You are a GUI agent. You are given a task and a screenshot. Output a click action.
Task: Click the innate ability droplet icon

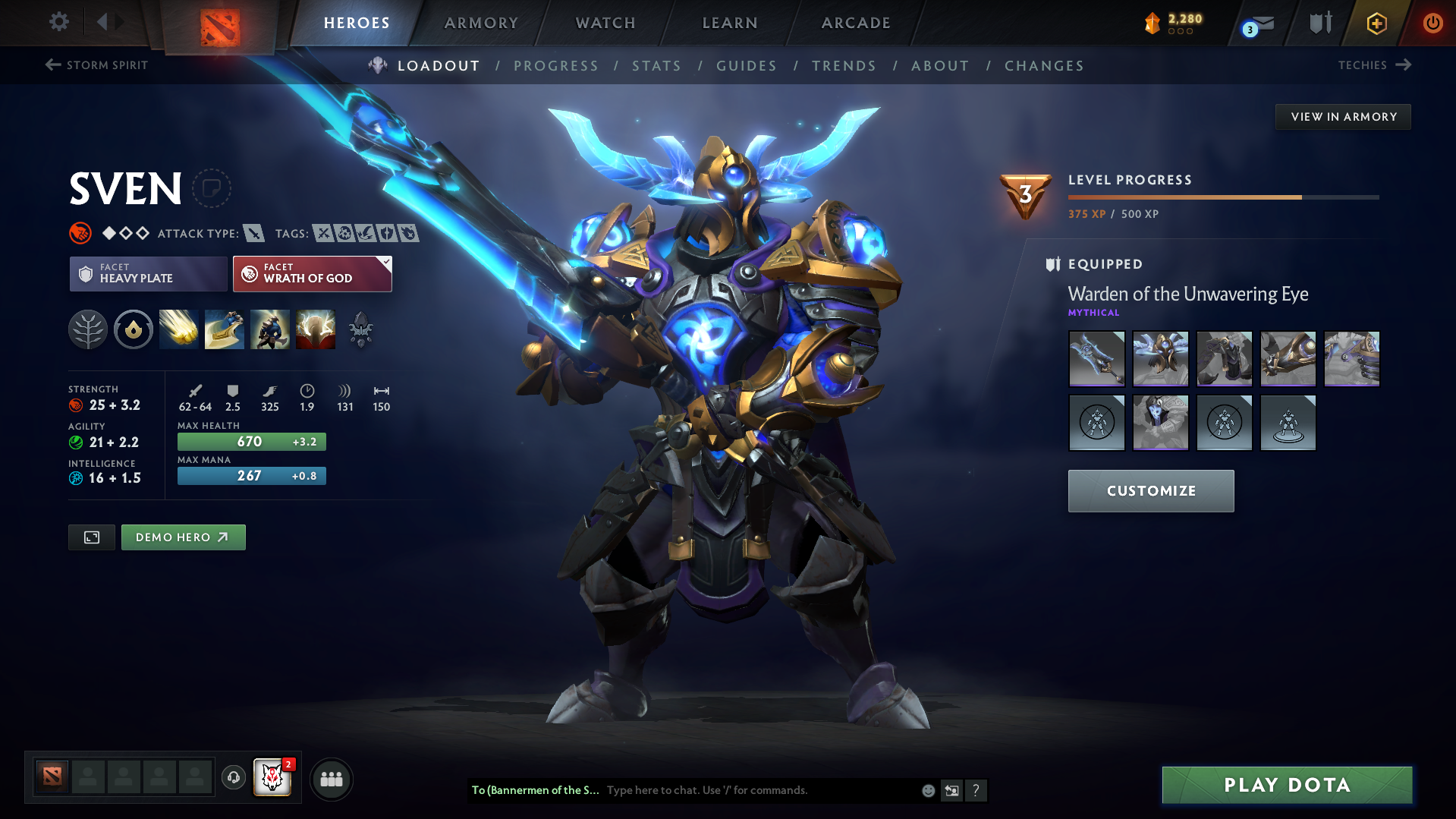point(134,329)
